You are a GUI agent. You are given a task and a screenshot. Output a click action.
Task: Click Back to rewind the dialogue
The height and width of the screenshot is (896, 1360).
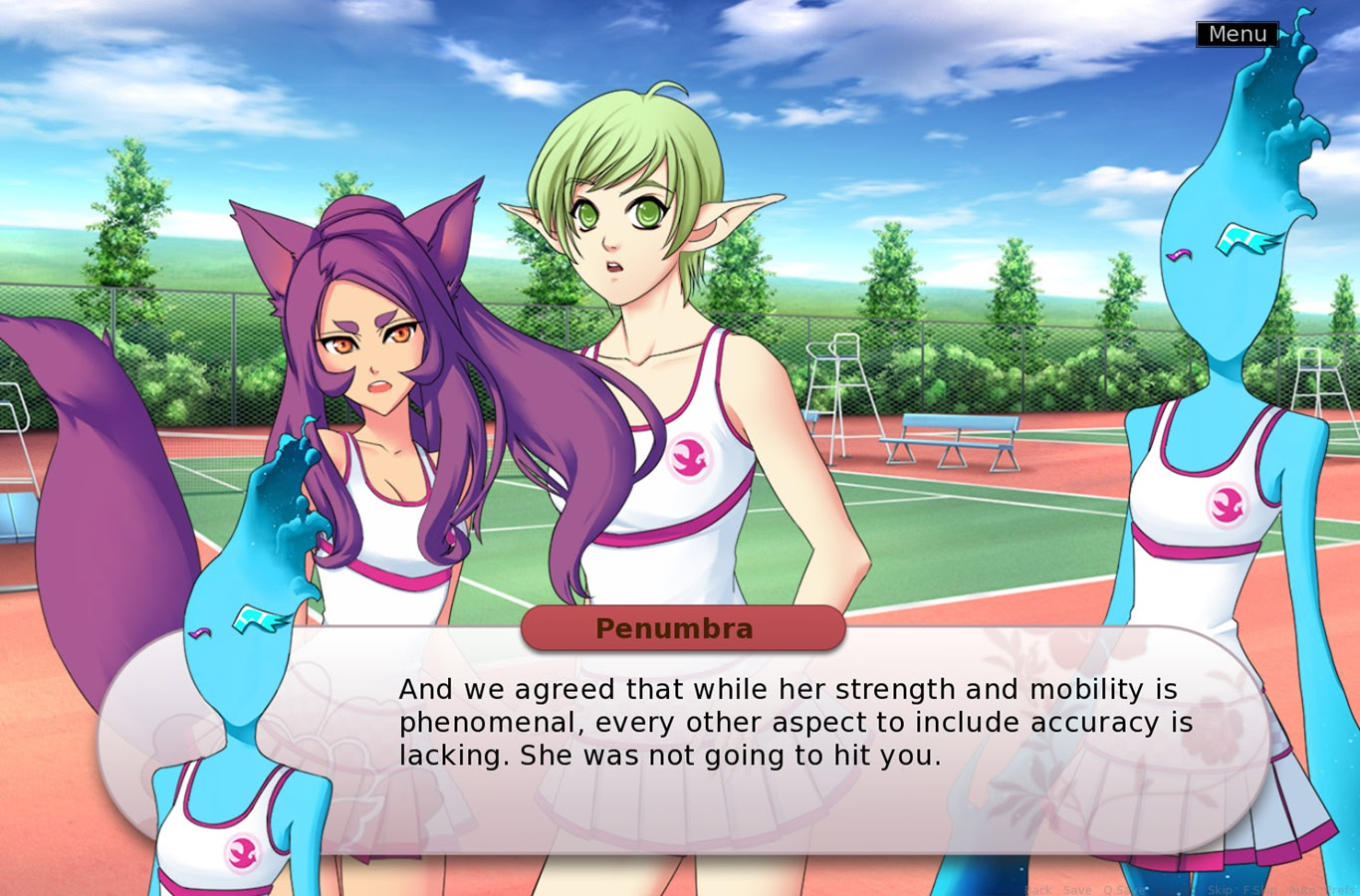click(x=1039, y=889)
